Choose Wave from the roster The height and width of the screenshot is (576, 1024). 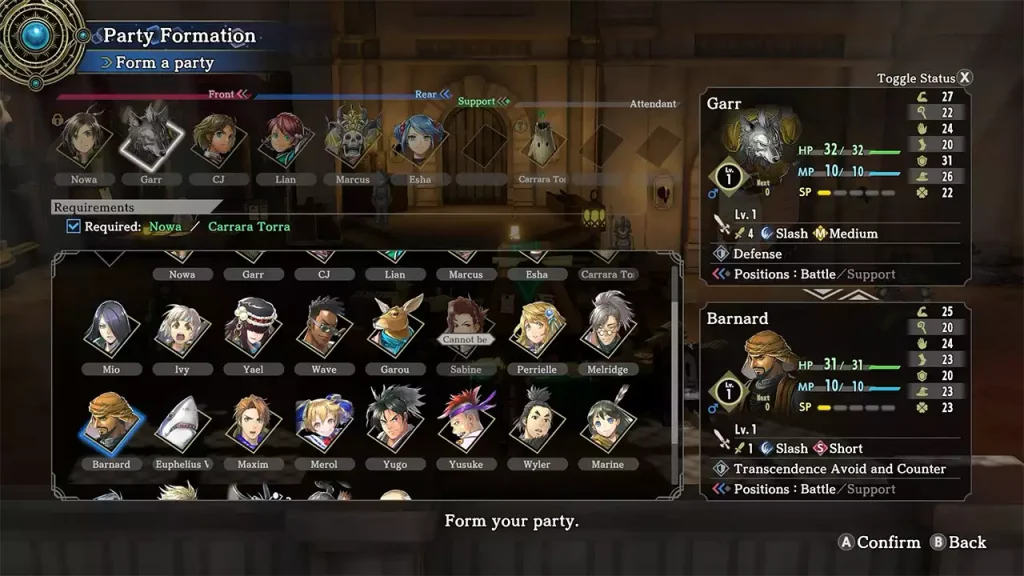(324, 327)
